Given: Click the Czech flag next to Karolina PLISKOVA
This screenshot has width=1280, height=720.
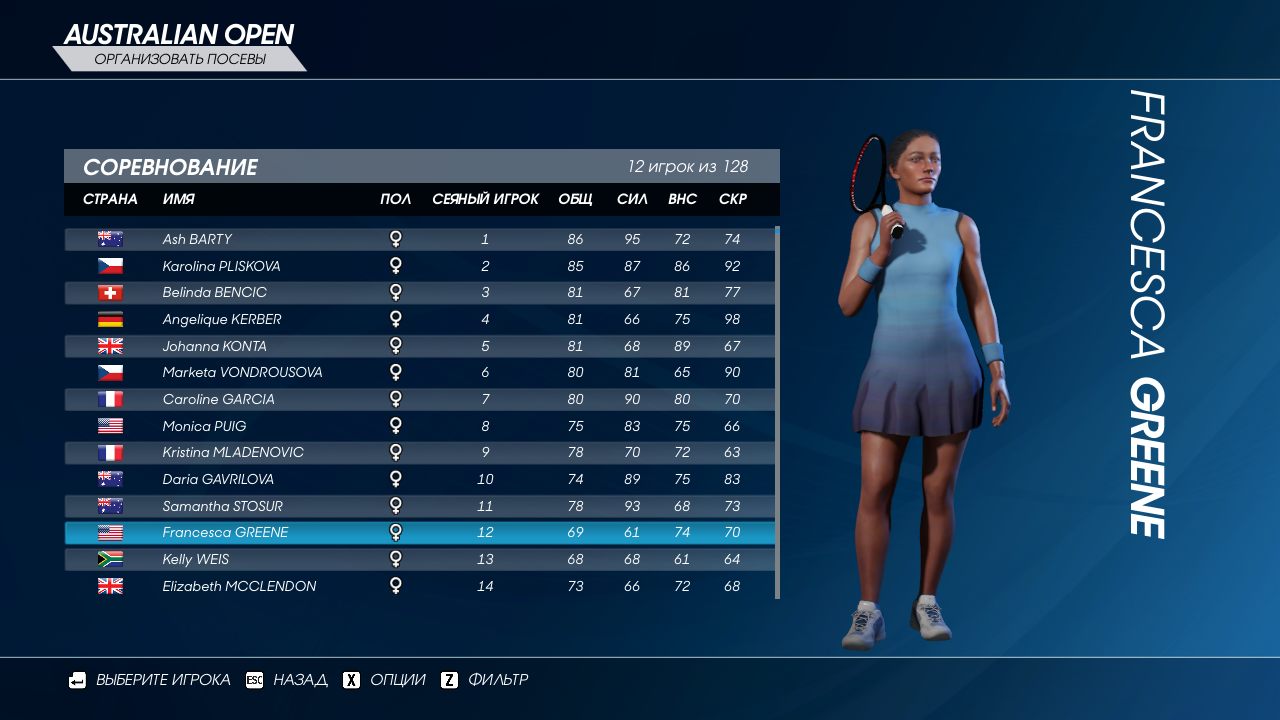Looking at the screenshot, I should click(110, 265).
